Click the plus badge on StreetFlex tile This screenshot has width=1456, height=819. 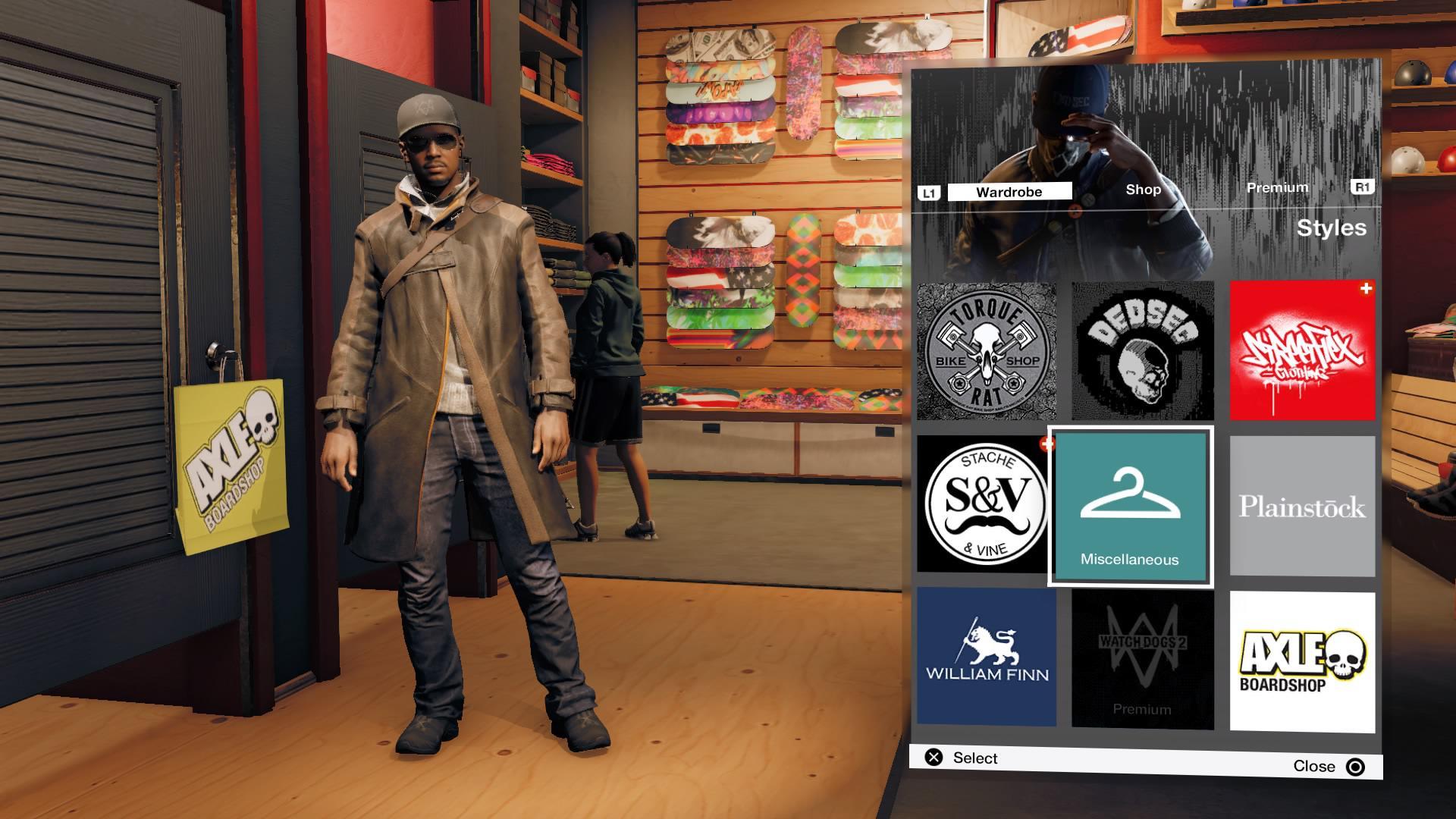click(1364, 287)
